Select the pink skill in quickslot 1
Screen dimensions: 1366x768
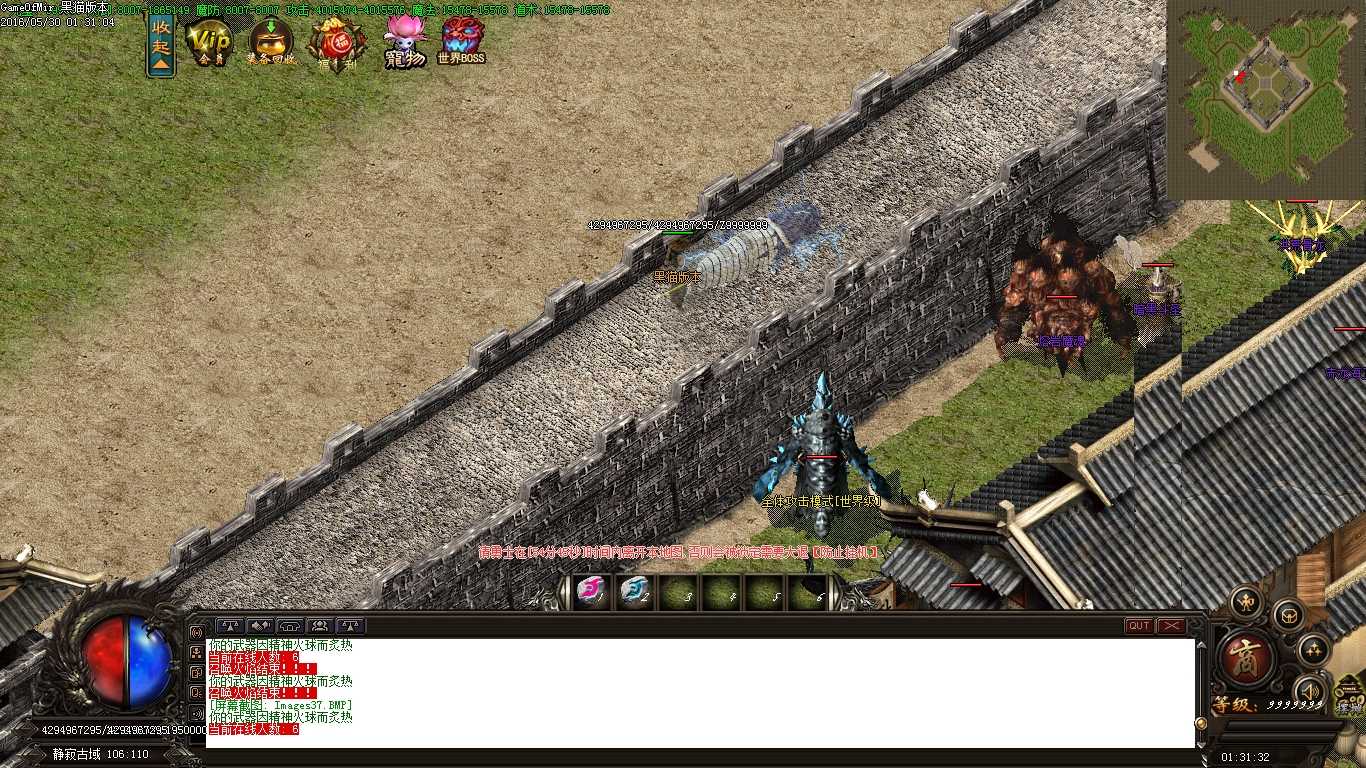click(x=592, y=593)
